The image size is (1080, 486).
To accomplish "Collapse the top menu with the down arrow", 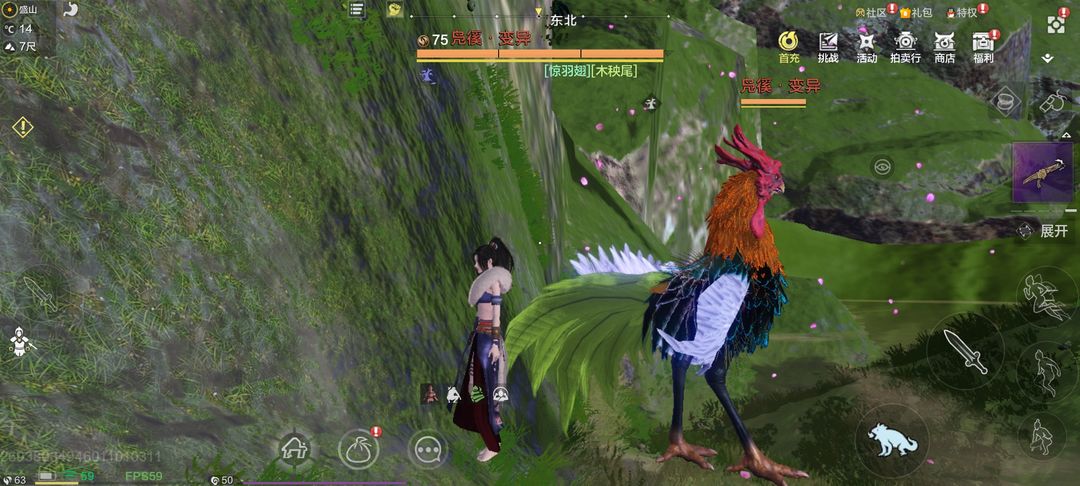I will pos(1047,59).
